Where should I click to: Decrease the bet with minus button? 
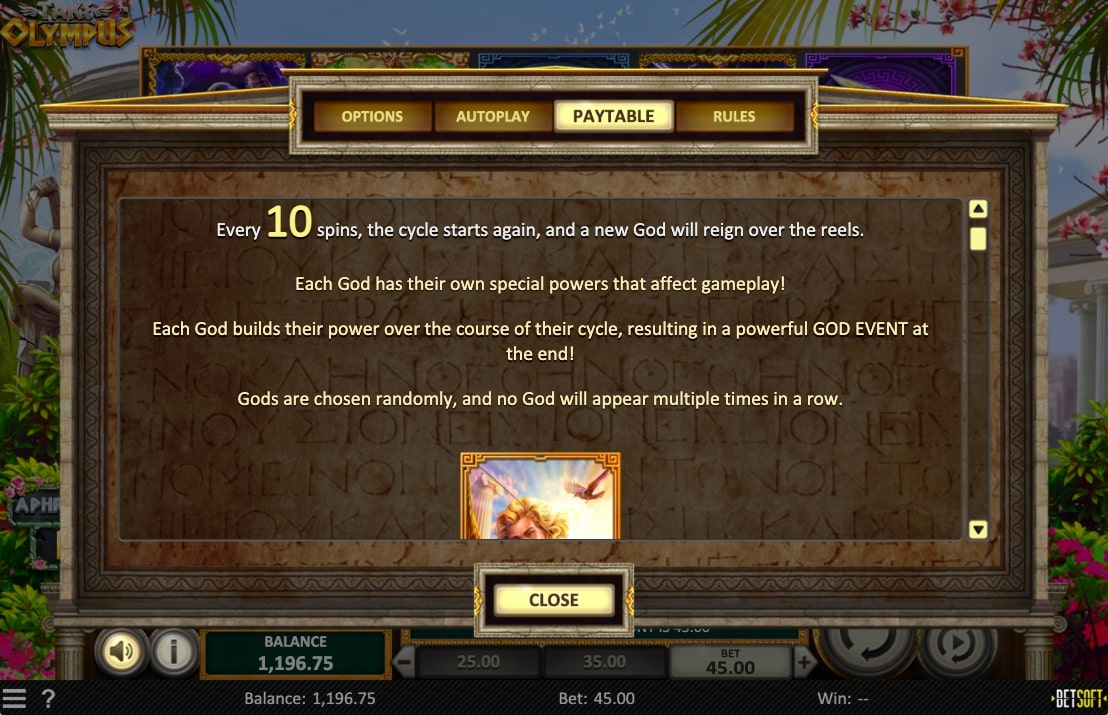[x=404, y=661]
